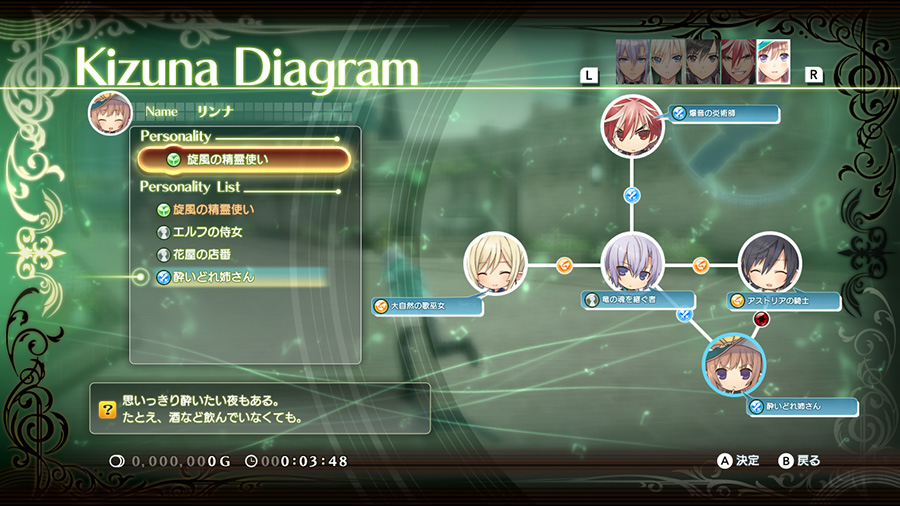This screenshot has width=900, height=506.
Task: Click the black-haired knight chibi node
Action: tap(770, 265)
